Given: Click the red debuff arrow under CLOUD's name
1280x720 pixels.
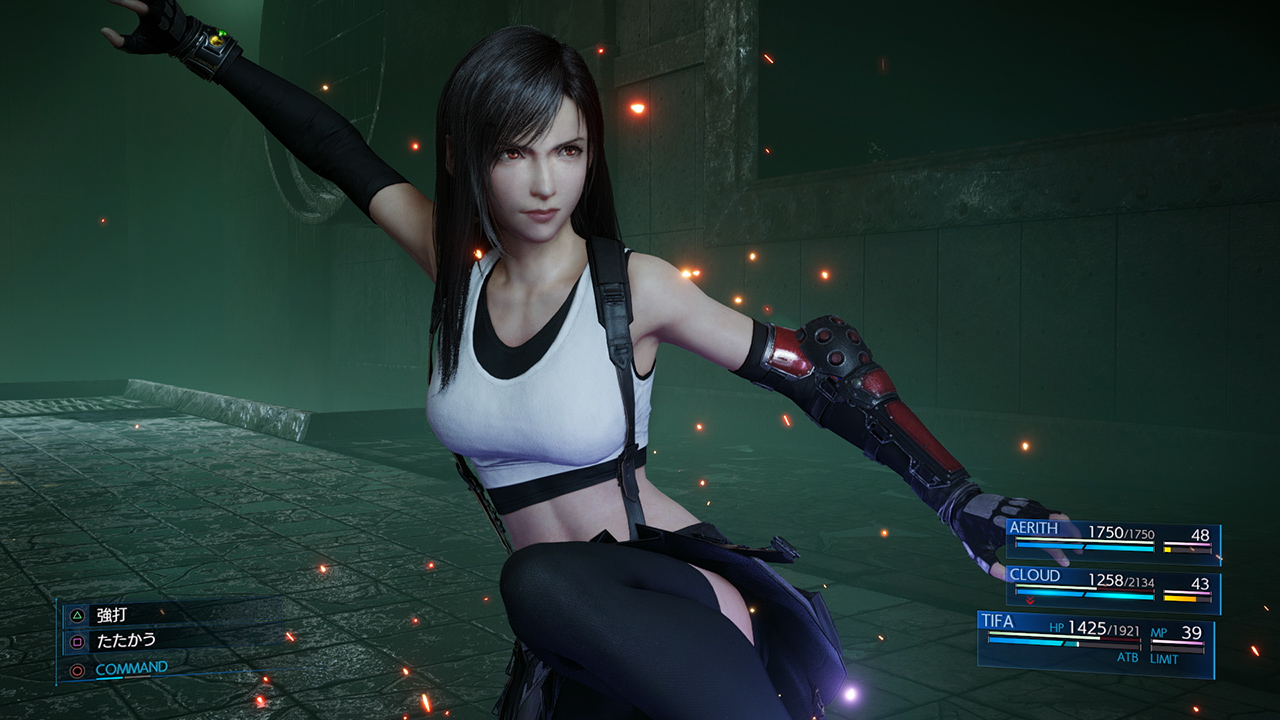Looking at the screenshot, I should pyautogui.click(x=1029, y=601).
